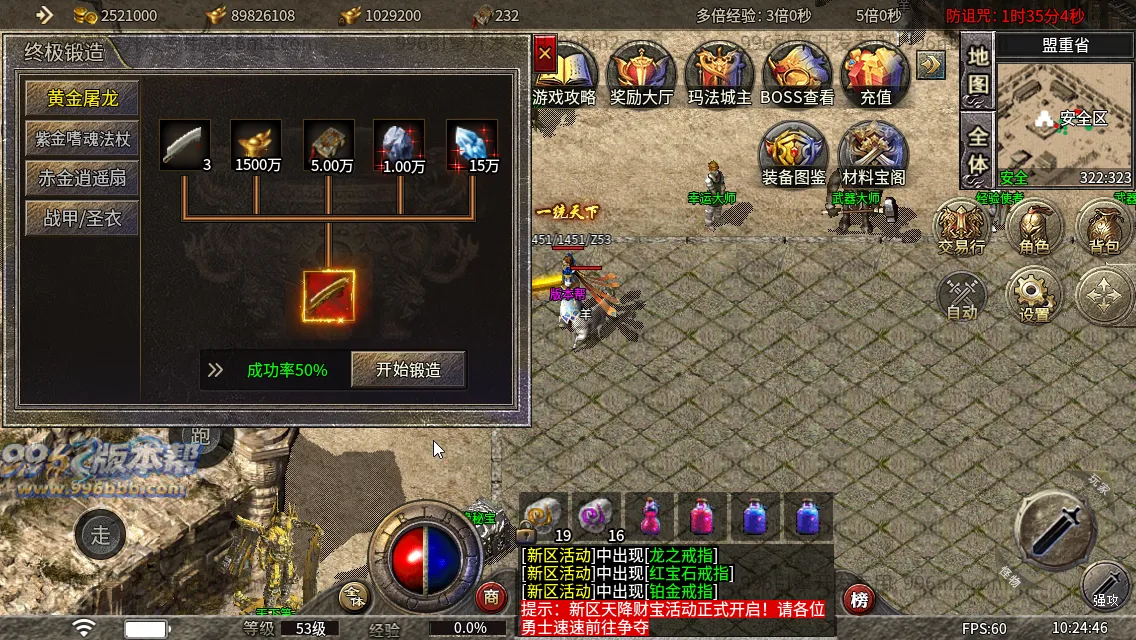Screen dimensions: 1136x640
Task: Open the 装备图鉴 equipment codex
Action: pos(794,154)
